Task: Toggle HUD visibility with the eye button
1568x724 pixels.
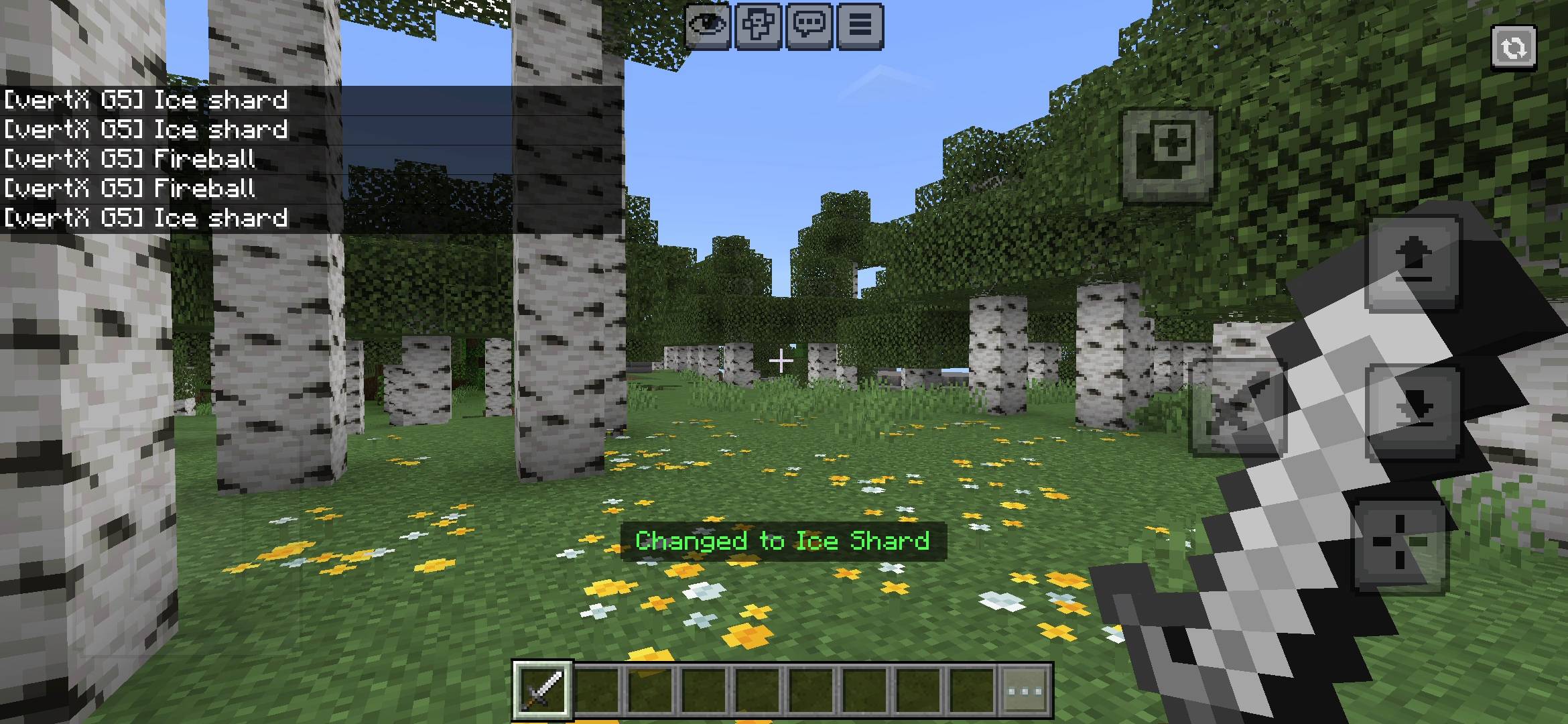Action: click(x=709, y=25)
